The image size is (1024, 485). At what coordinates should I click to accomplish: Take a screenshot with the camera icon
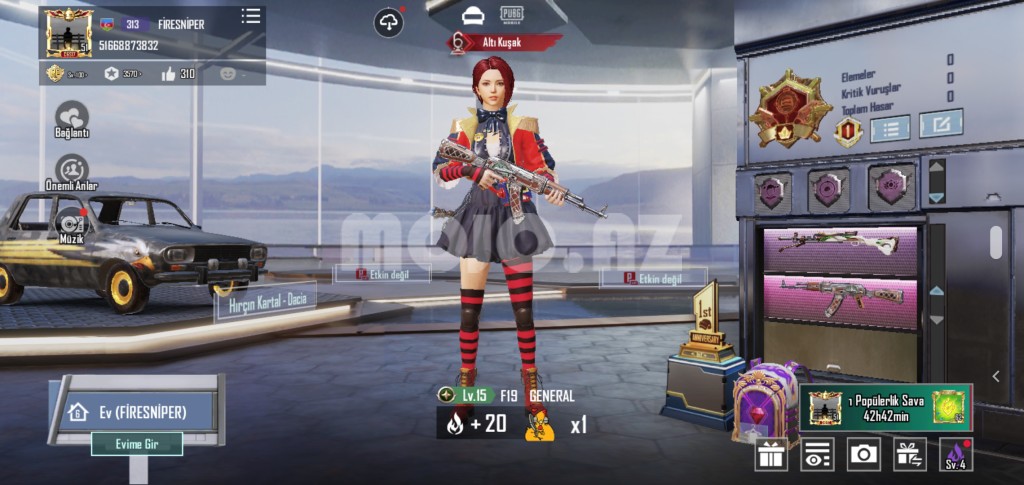coord(863,454)
